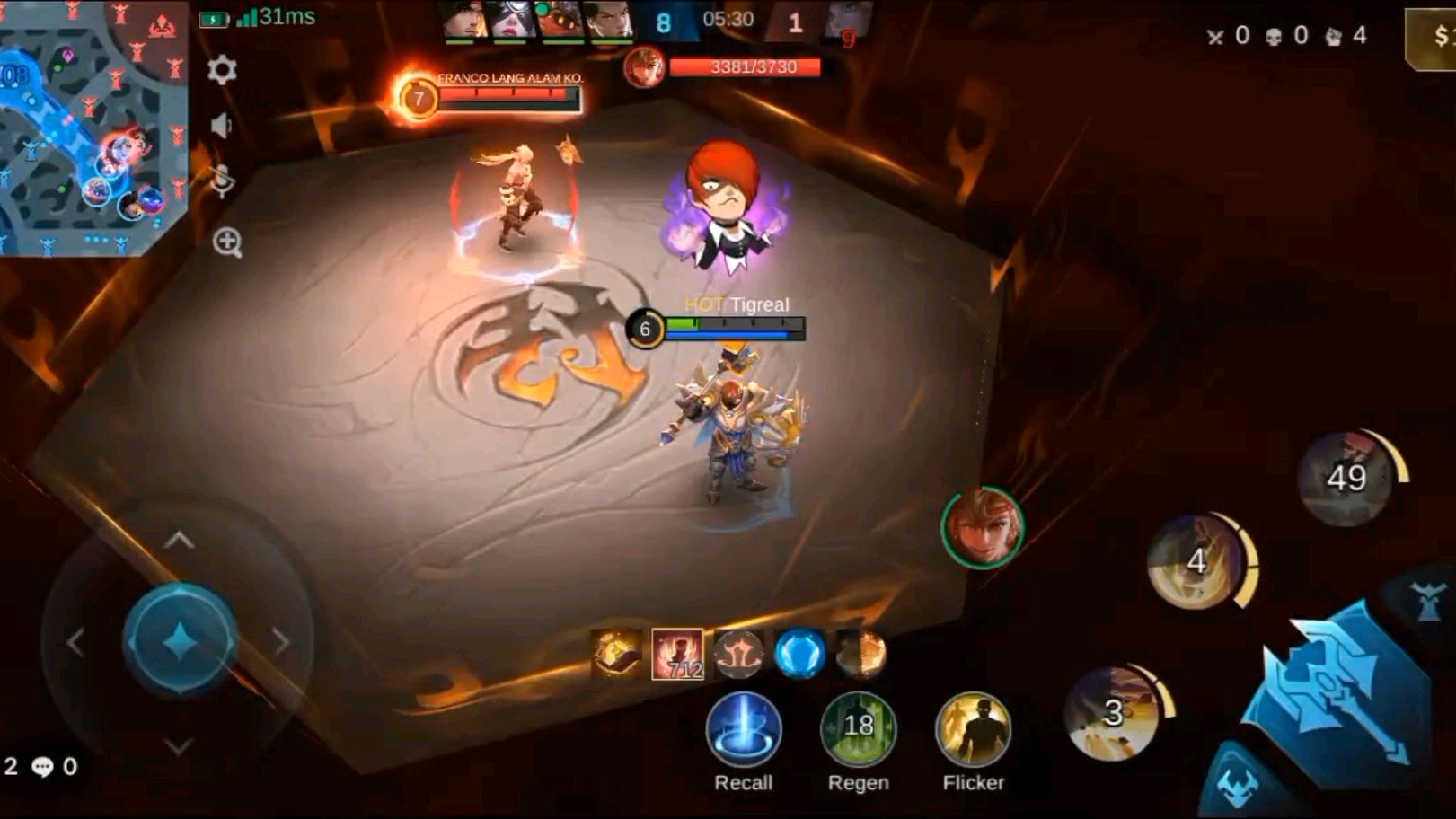Tap the attack turret button
The image size is (1456, 819).
[x=1427, y=600]
